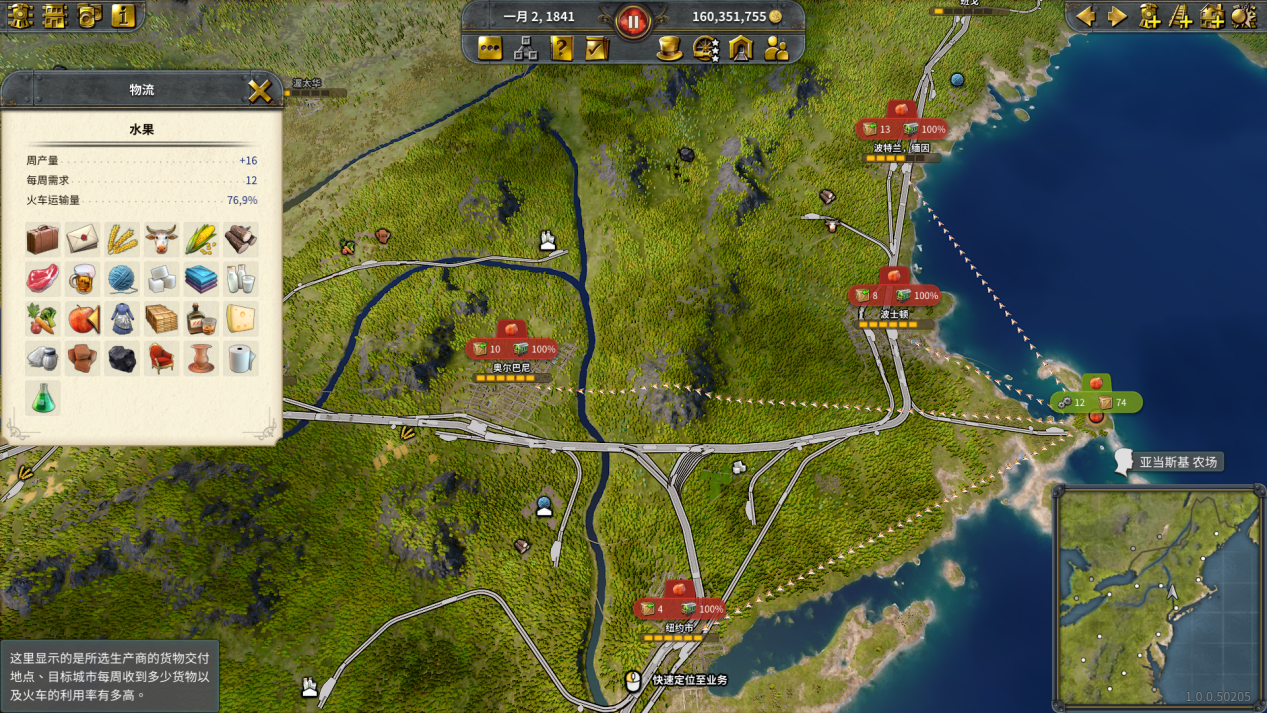This screenshot has height=713, width=1267.
Task: Select the suitcase passengers goods icon
Action: pos(42,240)
